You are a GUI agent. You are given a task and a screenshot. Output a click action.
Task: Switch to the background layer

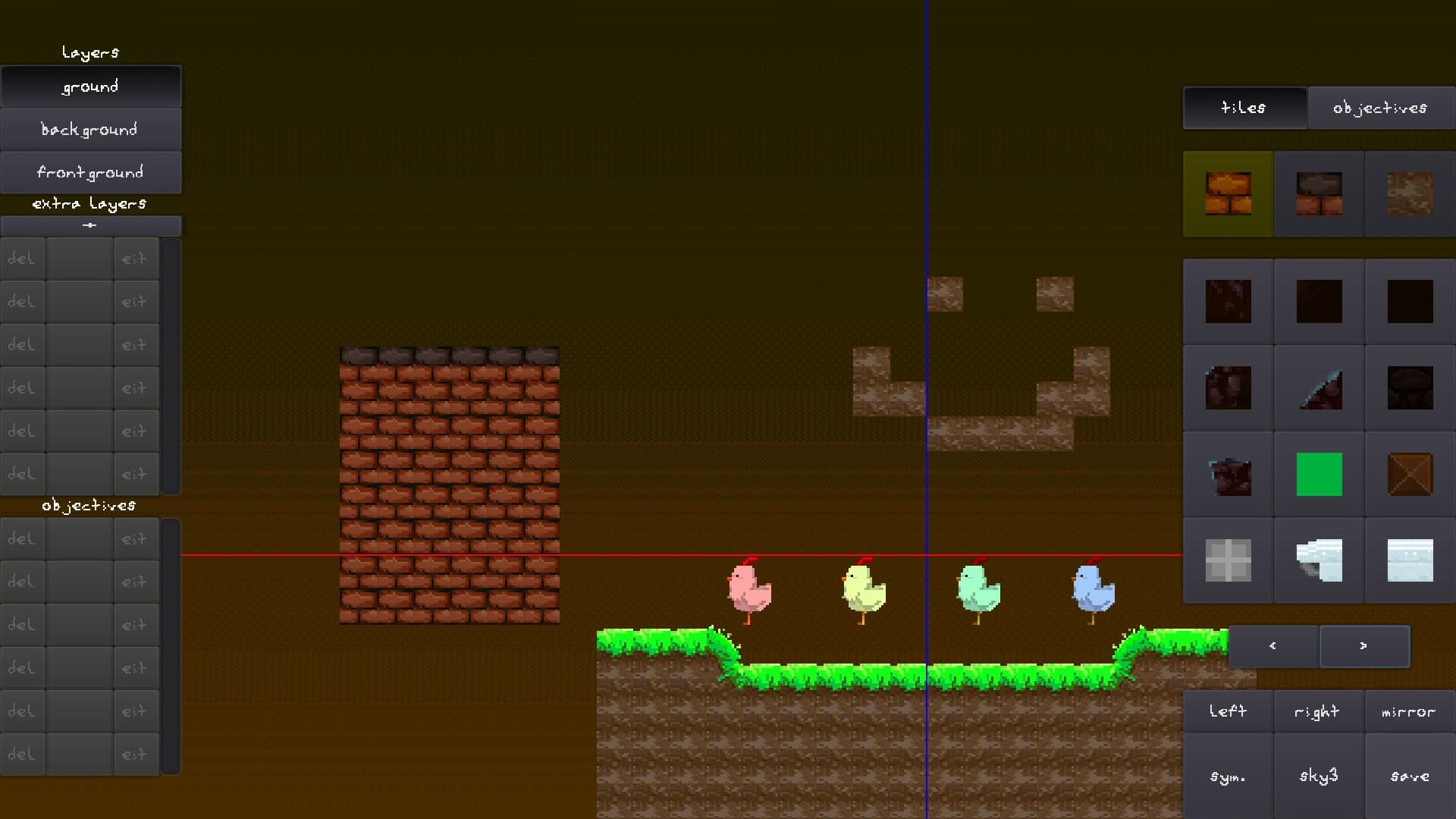pos(89,129)
